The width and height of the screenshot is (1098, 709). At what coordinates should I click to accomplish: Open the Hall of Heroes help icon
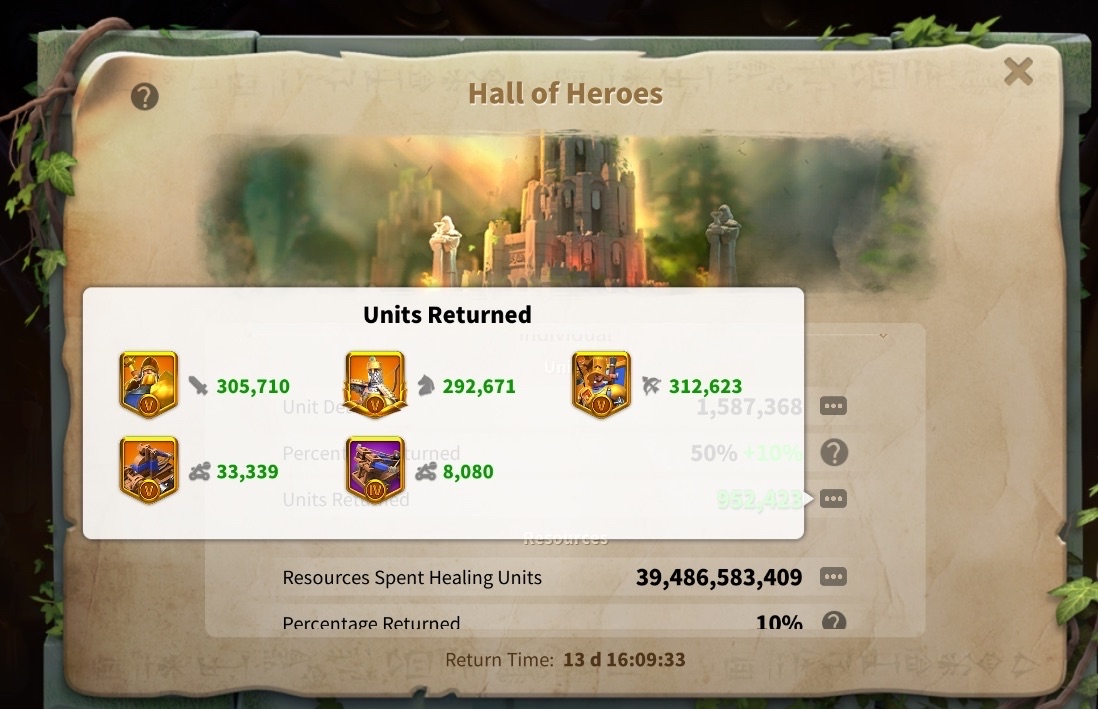pos(145,97)
